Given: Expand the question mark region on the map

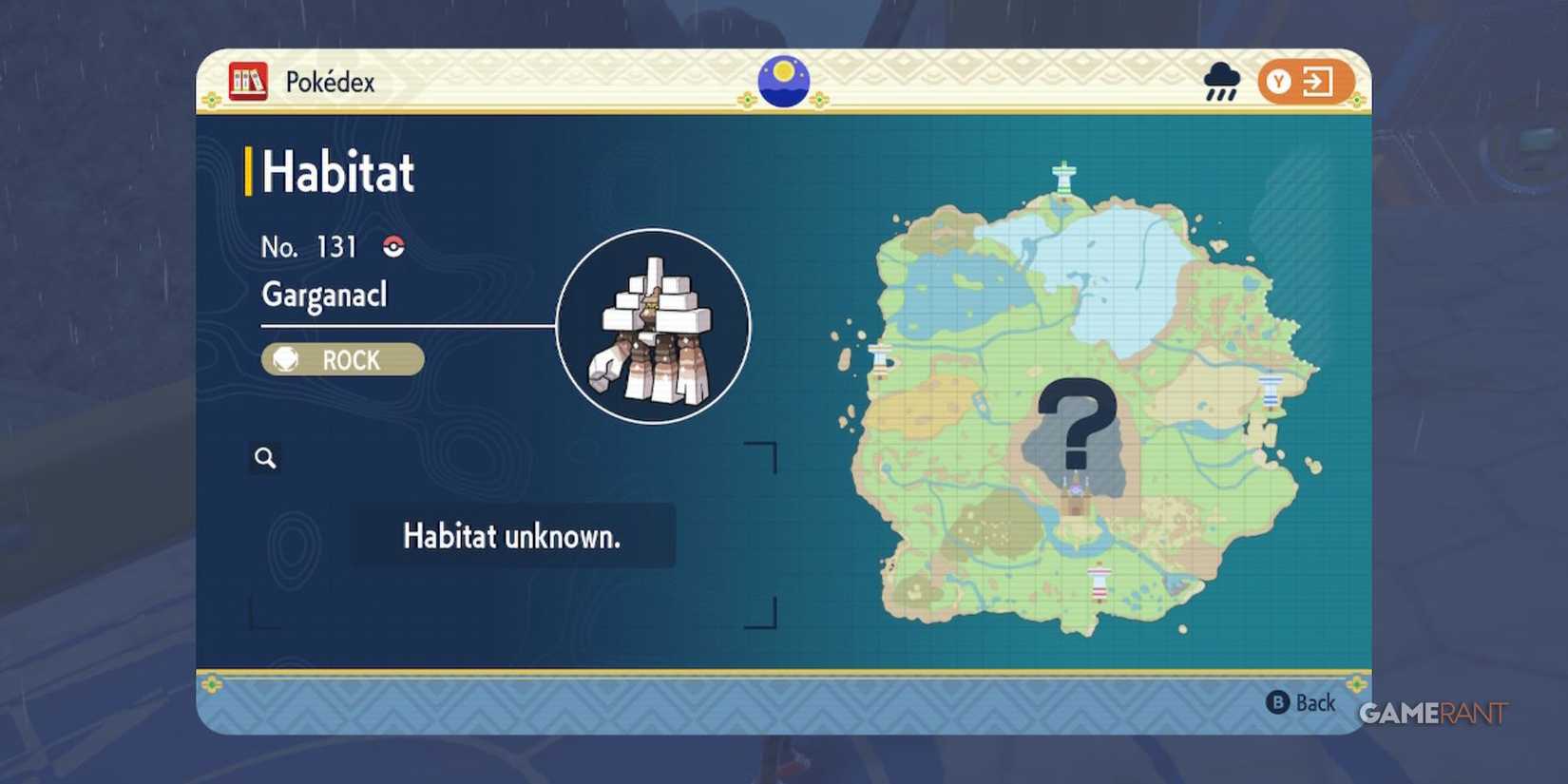Looking at the screenshot, I should click(1079, 423).
